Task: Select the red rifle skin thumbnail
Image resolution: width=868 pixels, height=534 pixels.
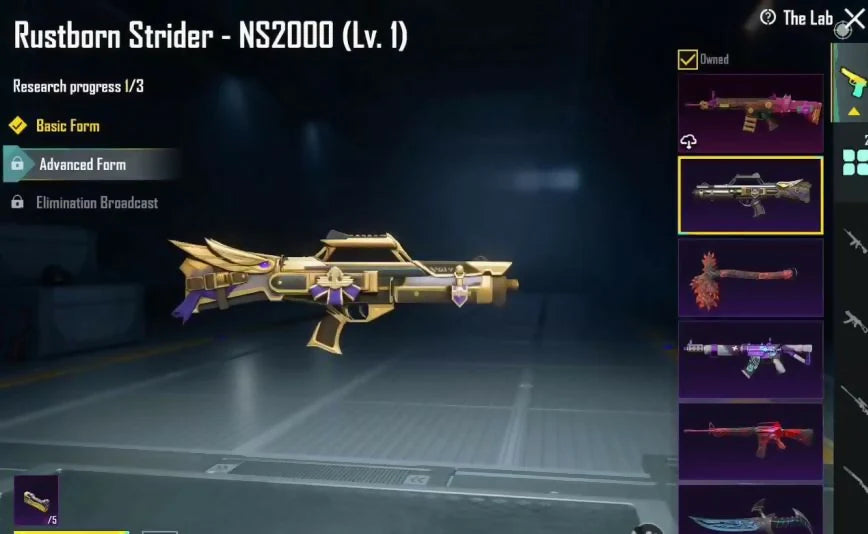Action: 750,440
